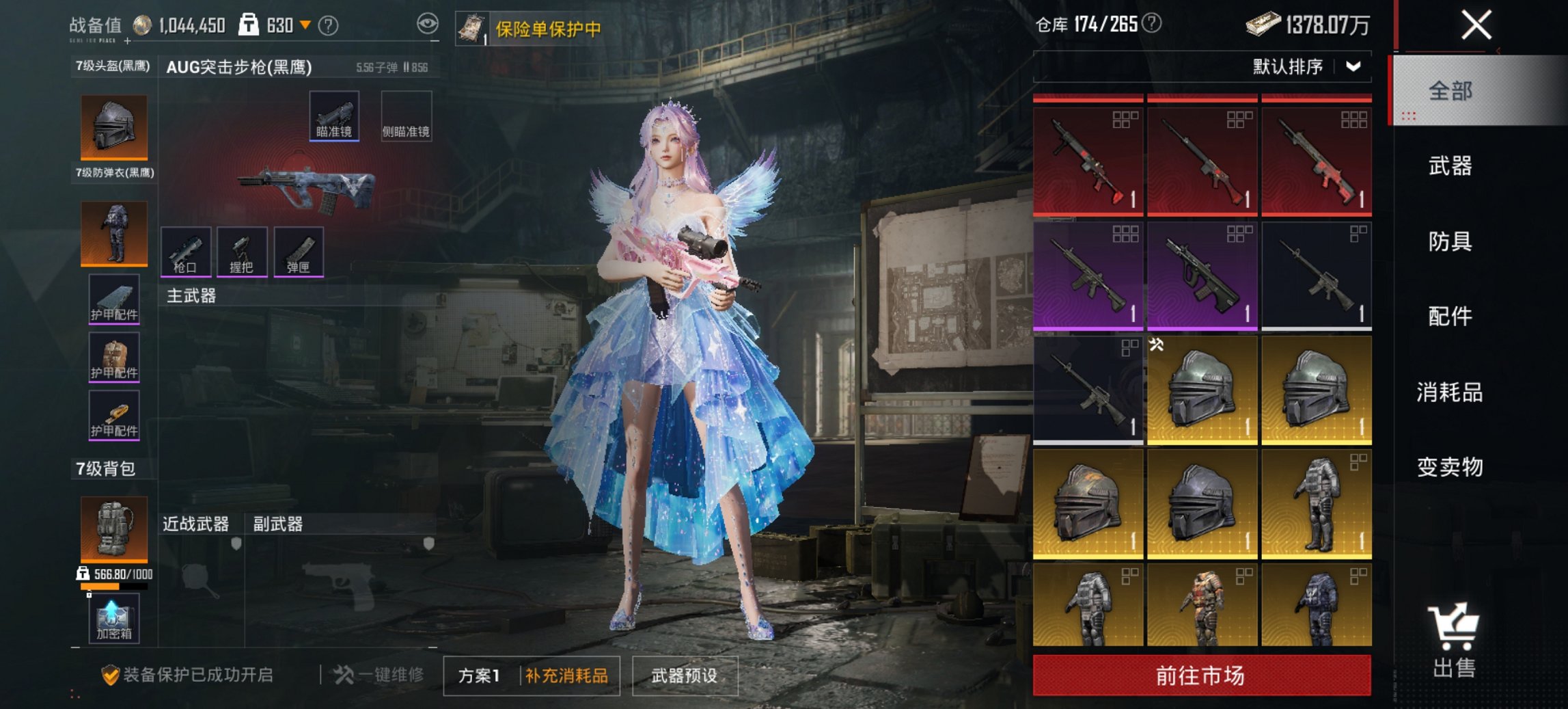The image size is (1568, 709).
Task: Select the 瞄准镜 scope attachment slot
Action: (x=334, y=116)
